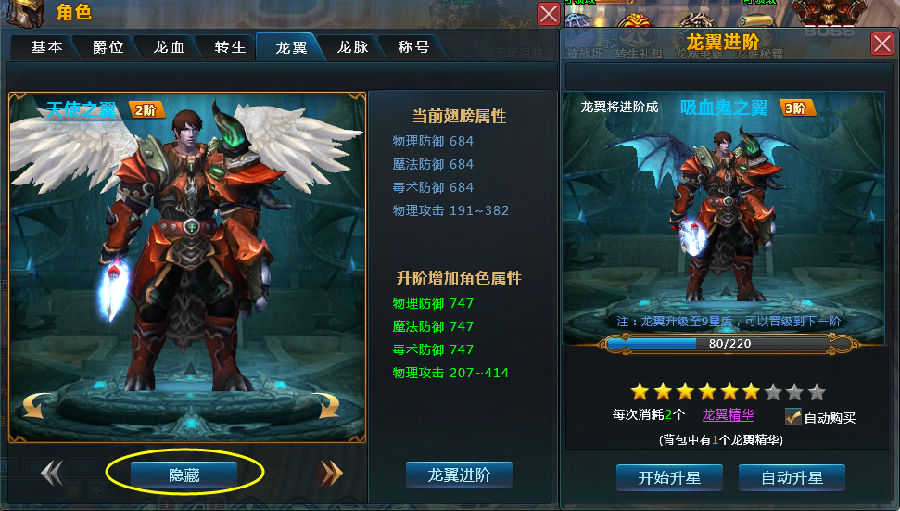Screen dimensions: 900x511
Task: Close the 角色 character window
Action: tap(549, 14)
